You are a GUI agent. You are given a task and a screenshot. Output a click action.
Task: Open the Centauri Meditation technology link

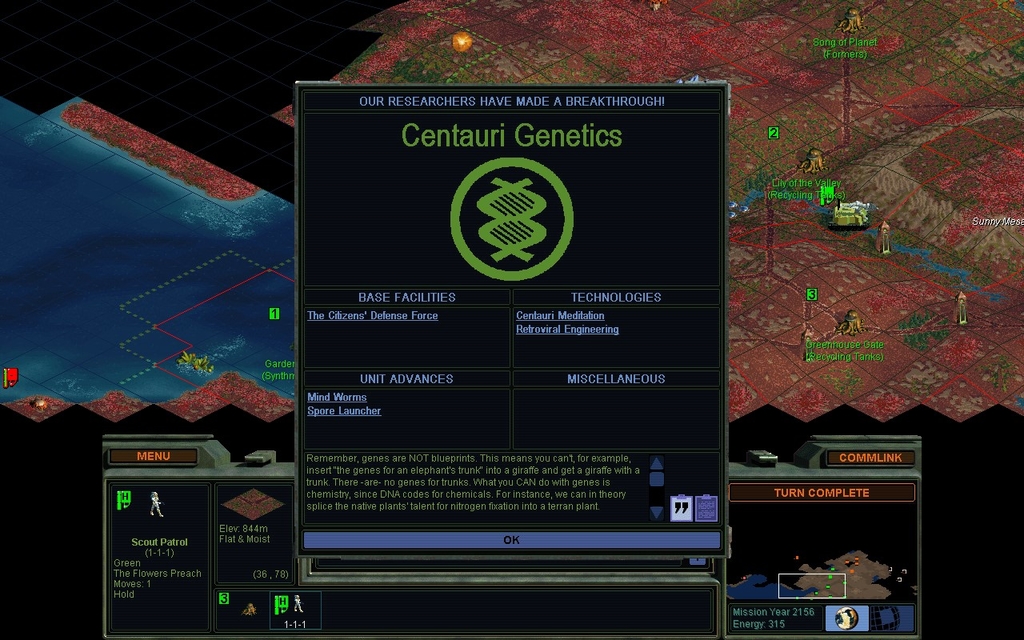click(x=560, y=316)
